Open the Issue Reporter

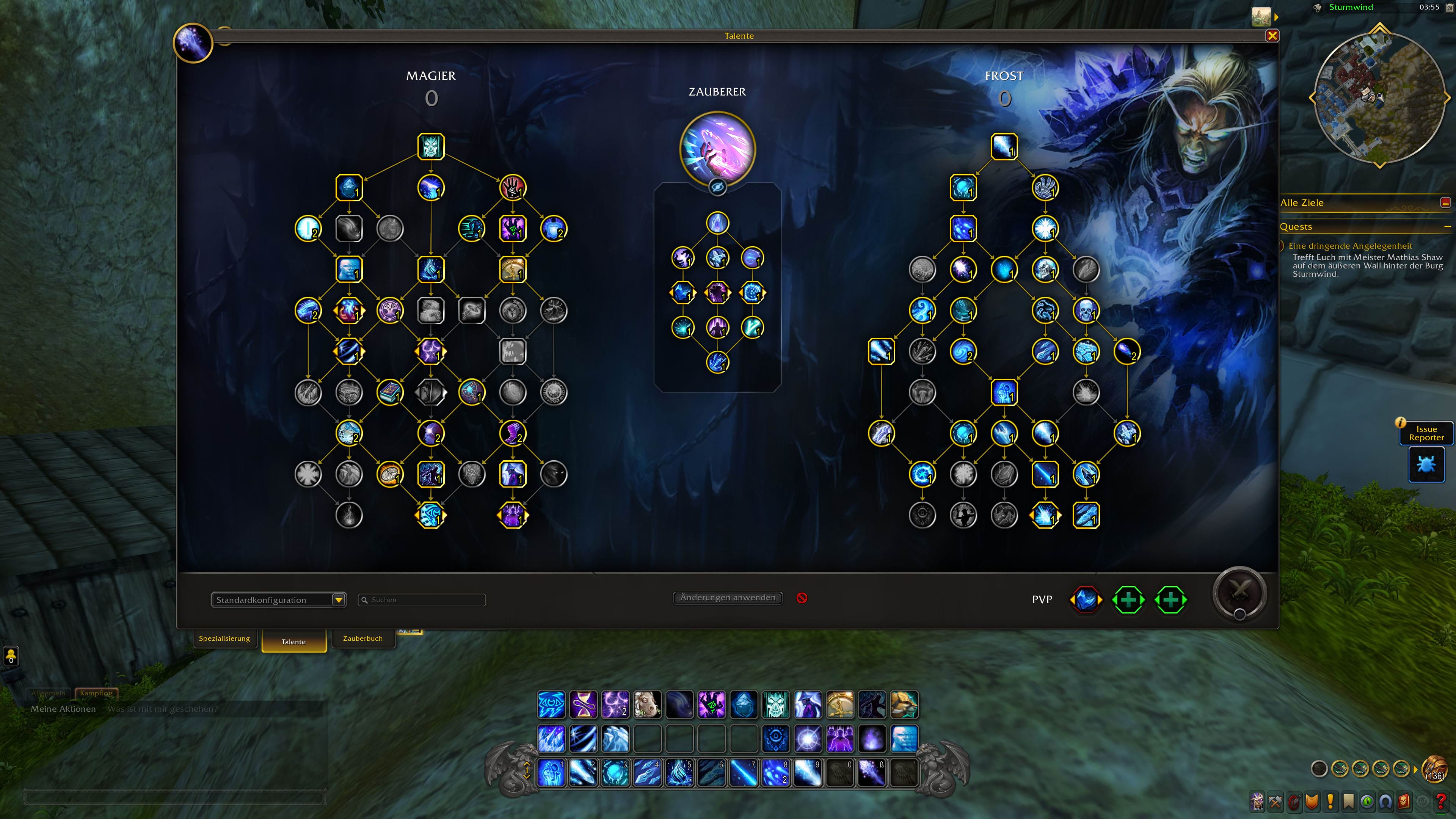pos(1426,433)
